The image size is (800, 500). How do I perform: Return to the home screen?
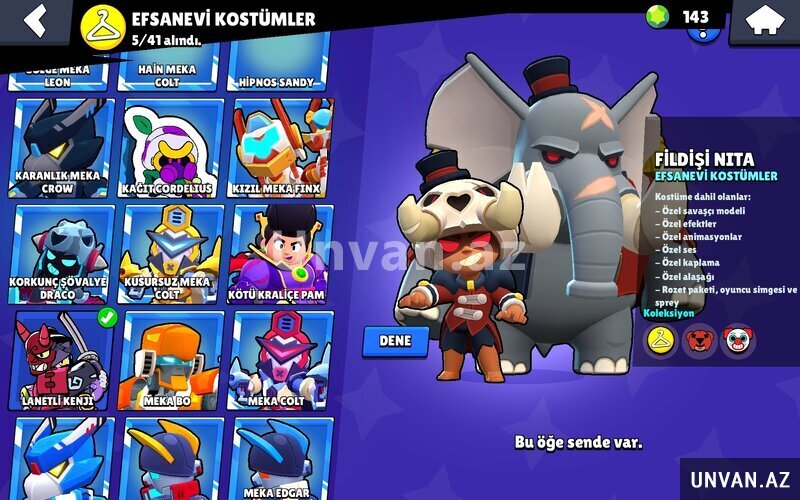pyautogui.click(x=764, y=20)
